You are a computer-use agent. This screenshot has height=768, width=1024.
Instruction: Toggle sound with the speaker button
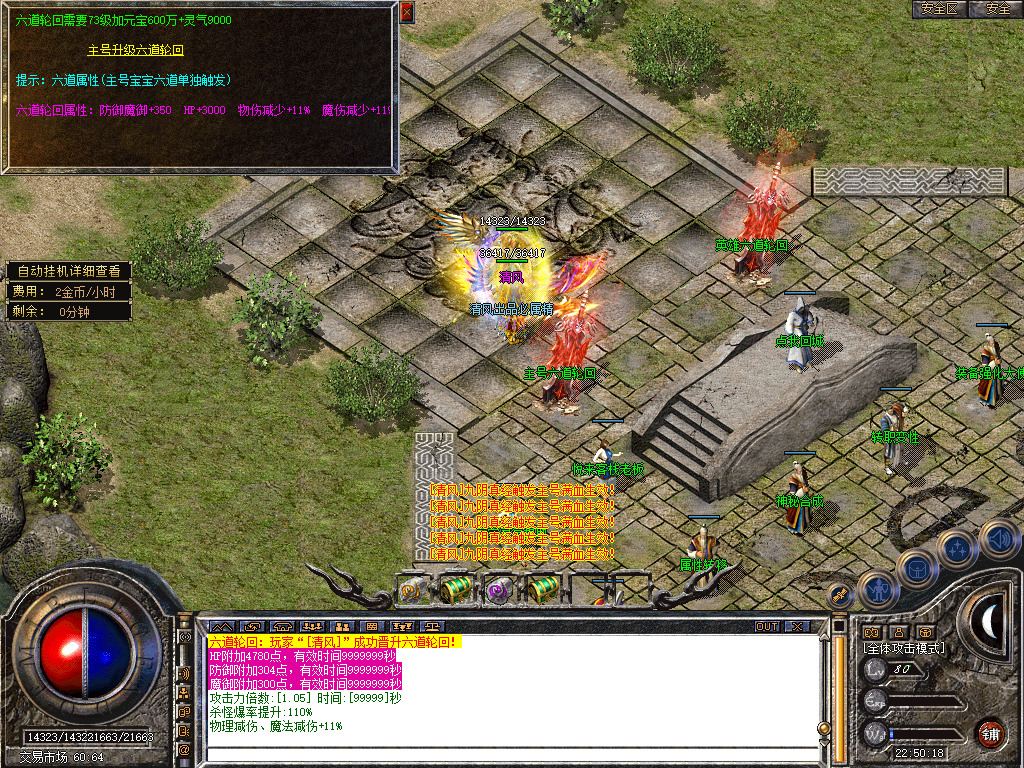(996, 538)
